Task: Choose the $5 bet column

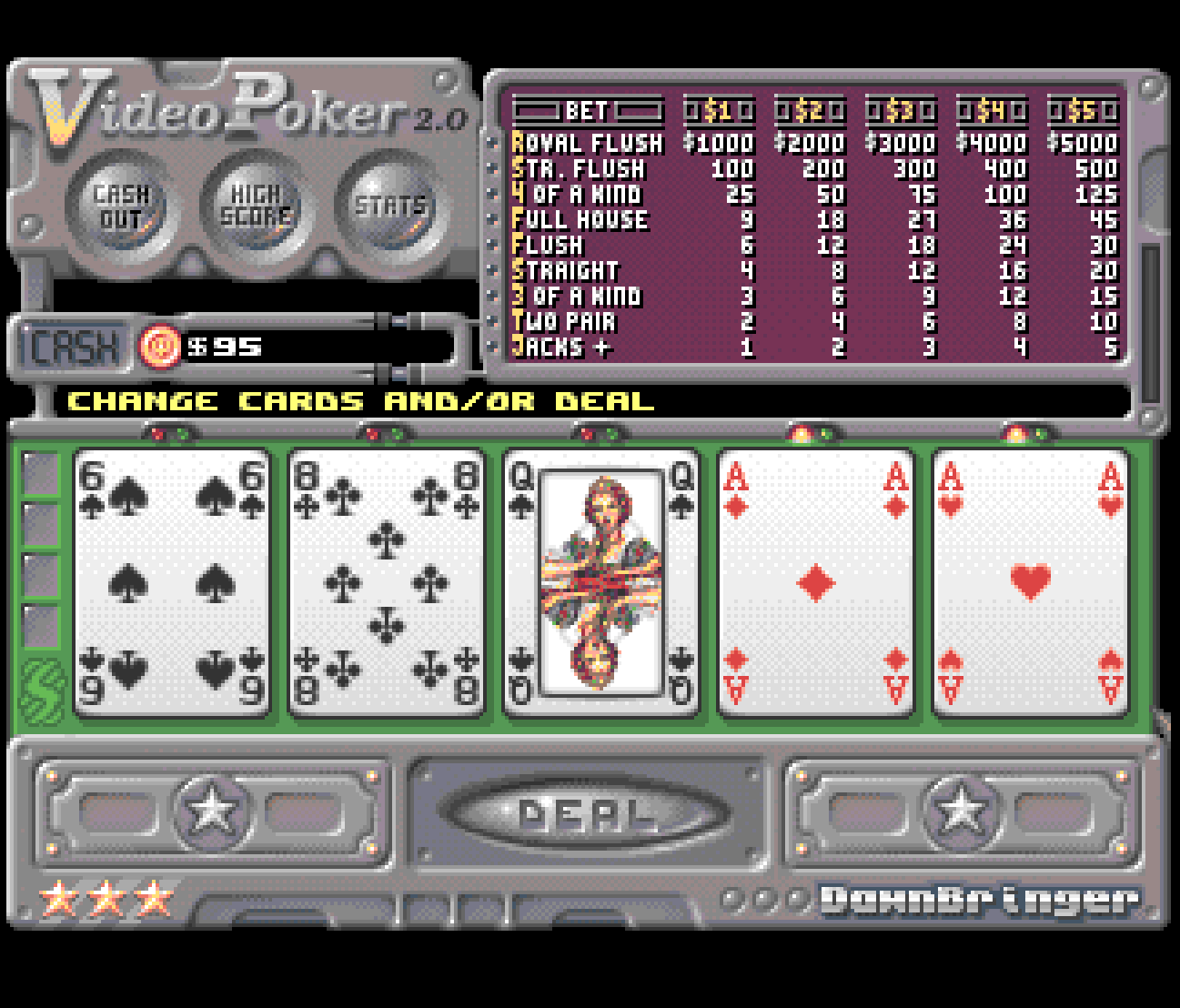Action: pyautogui.click(x=1083, y=111)
